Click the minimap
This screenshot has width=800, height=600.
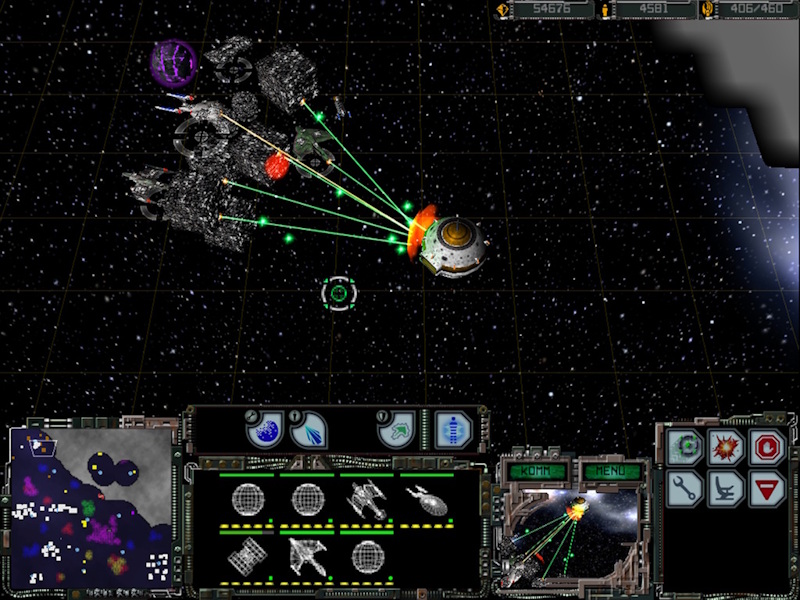pyautogui.click(x=90, y=507)
